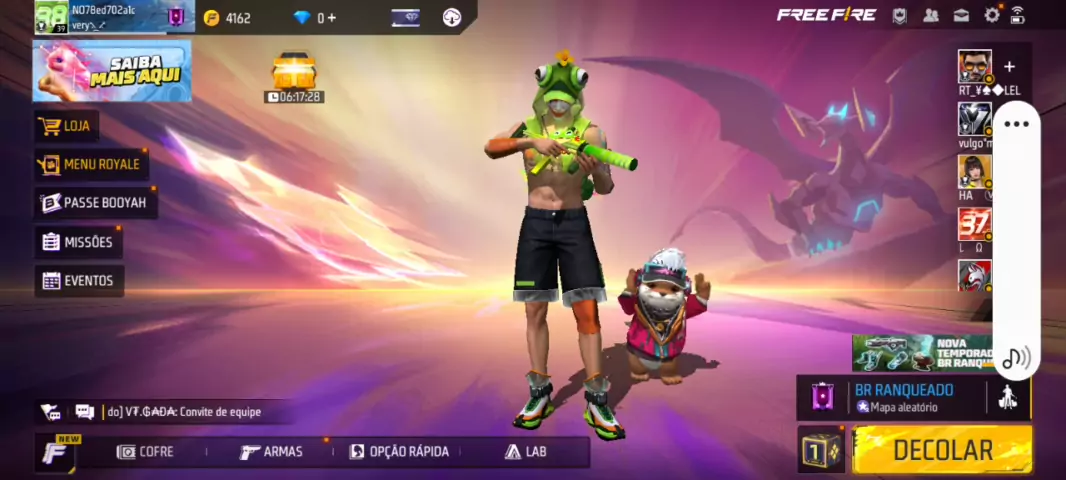
Task: Open the LAB section
Action: point(526,452)
